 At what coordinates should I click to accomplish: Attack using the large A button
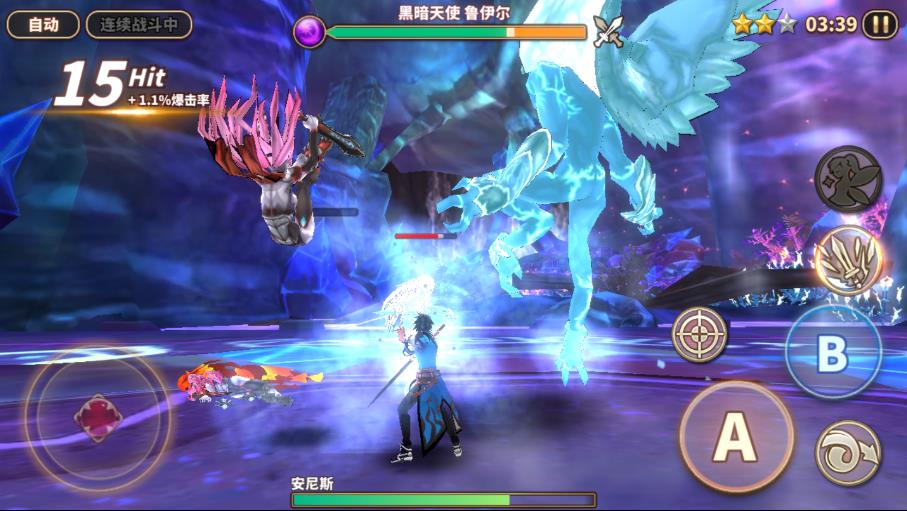tap(736, 436)
